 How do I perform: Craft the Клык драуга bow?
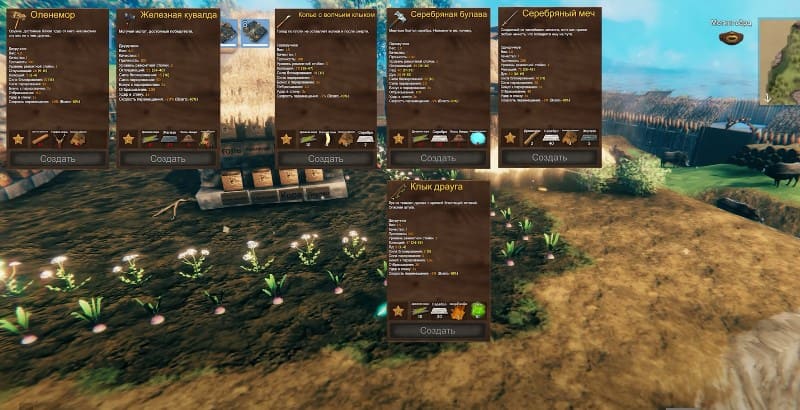(x=437, y=331)
